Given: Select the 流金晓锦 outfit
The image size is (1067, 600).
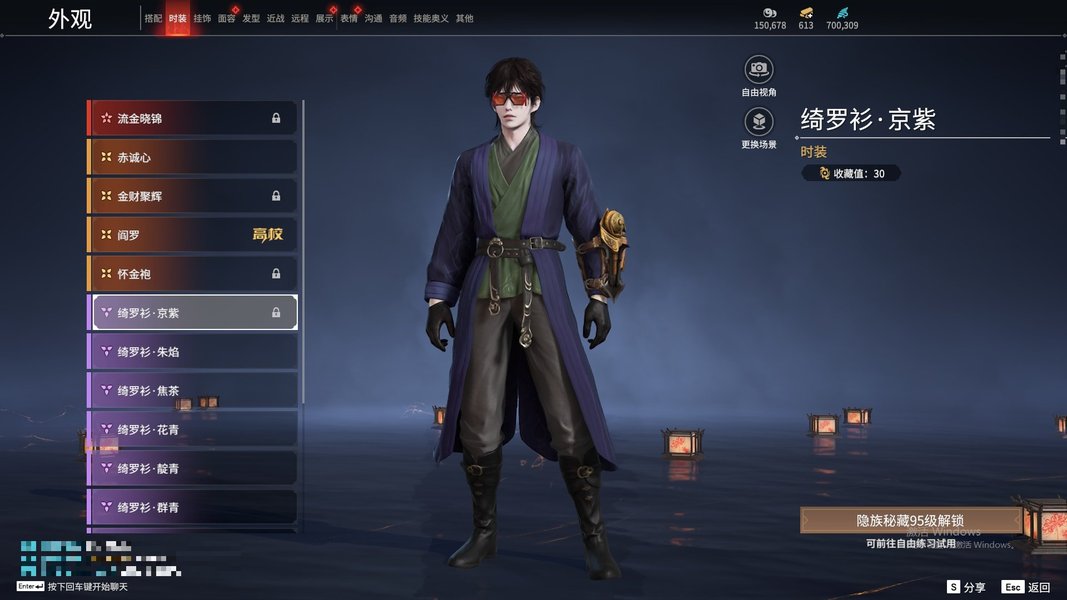Looking at the screenshot, I should 193,118.
